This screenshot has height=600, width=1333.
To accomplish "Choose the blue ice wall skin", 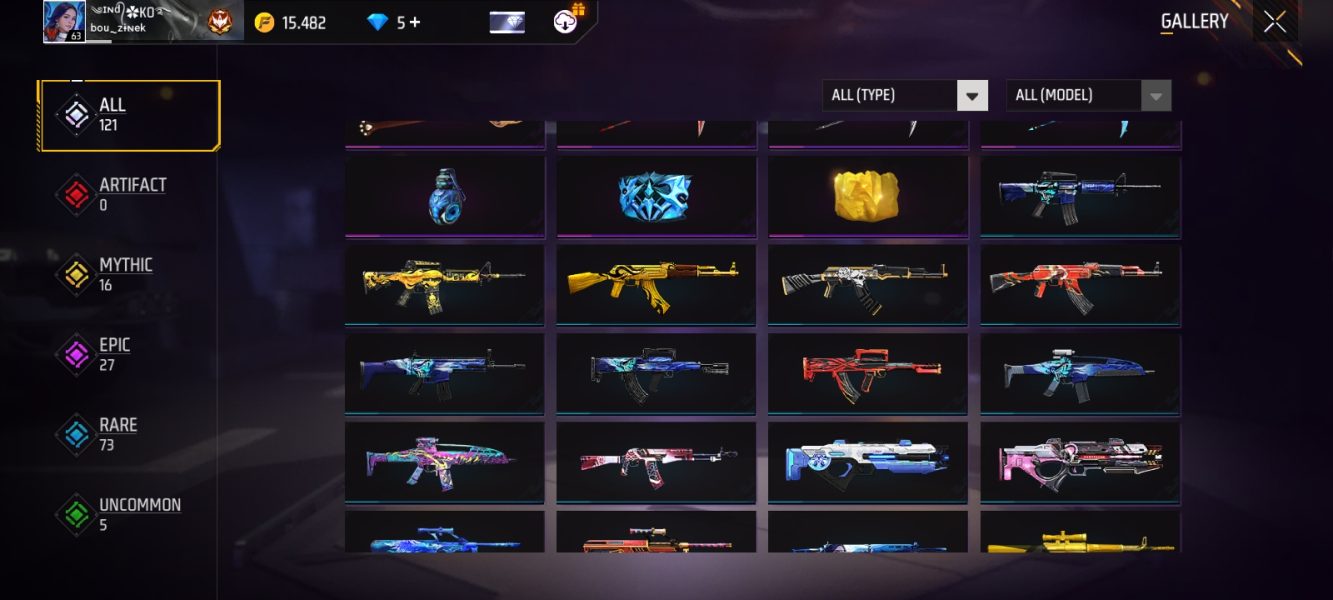I will click(656, 196).
